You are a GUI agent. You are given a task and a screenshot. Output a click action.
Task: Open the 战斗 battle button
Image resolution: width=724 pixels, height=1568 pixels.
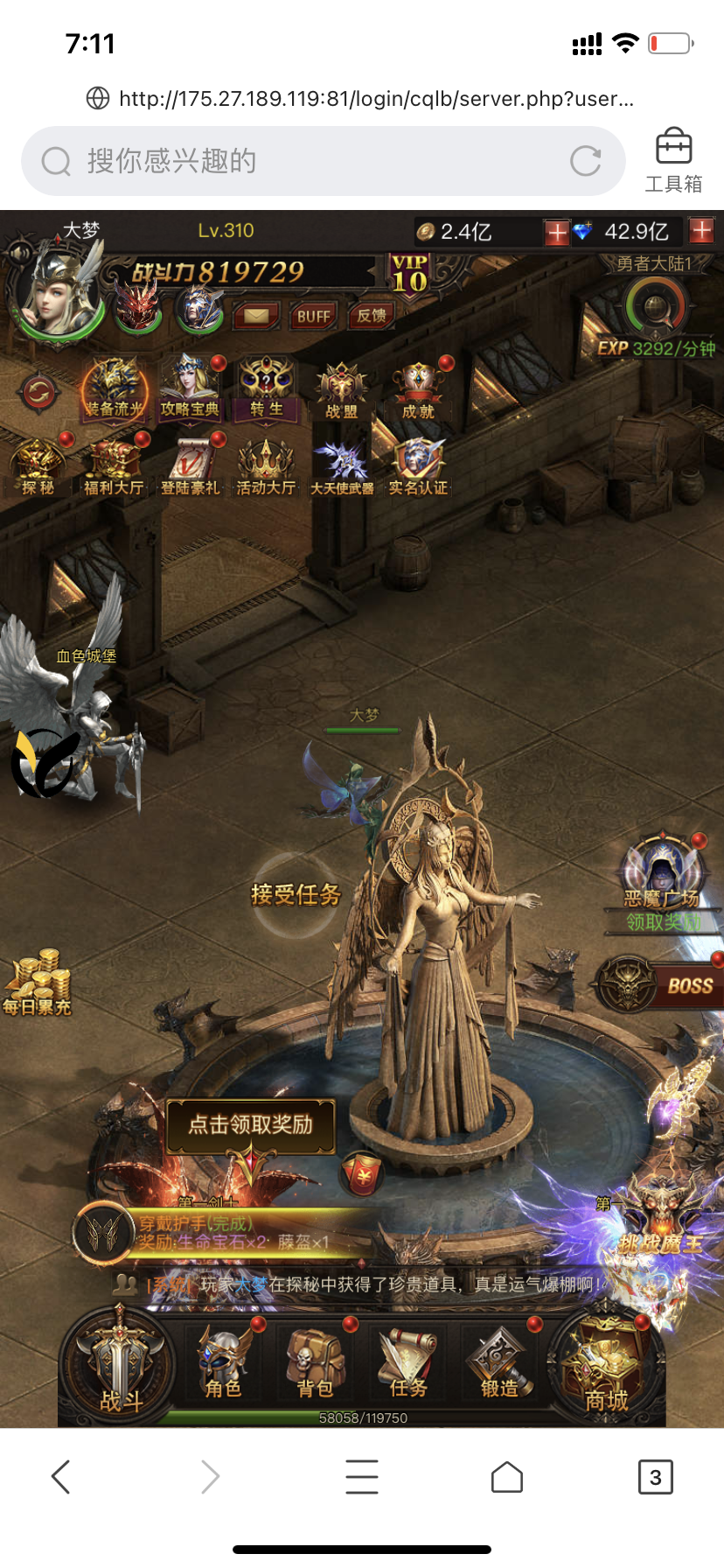[120, 1367]
